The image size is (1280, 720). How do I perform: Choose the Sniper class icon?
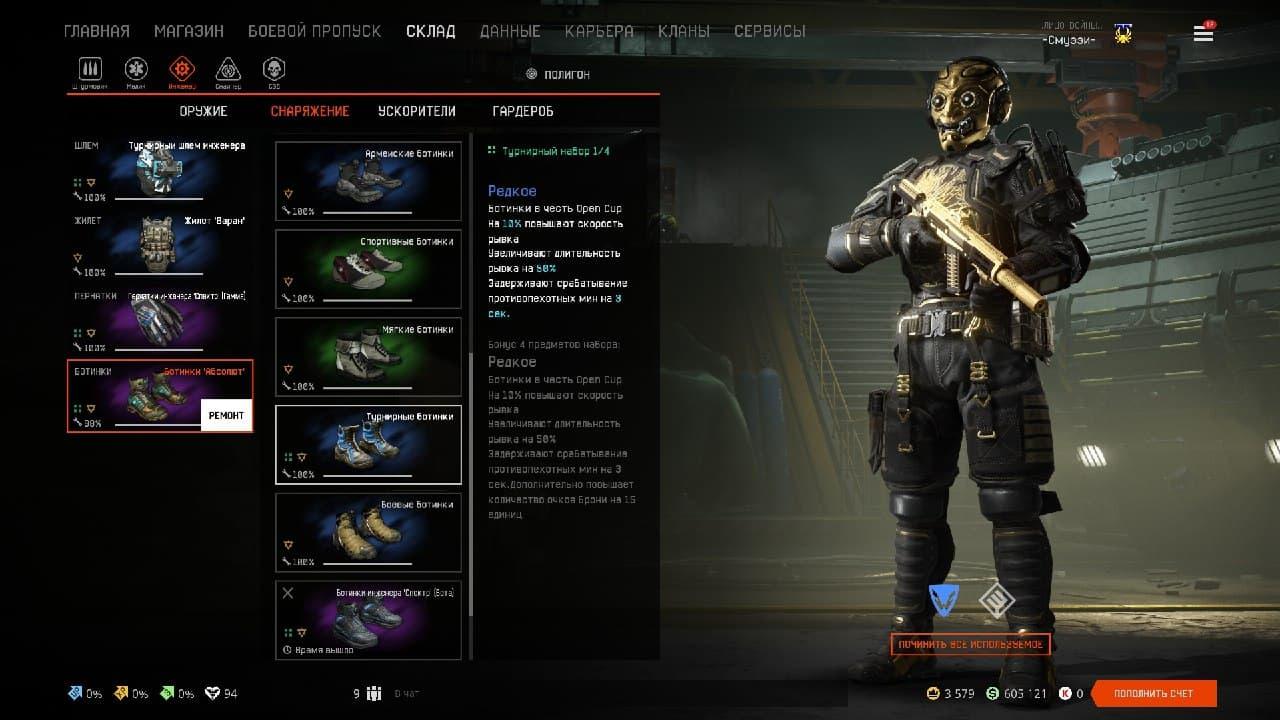(228, 70)
